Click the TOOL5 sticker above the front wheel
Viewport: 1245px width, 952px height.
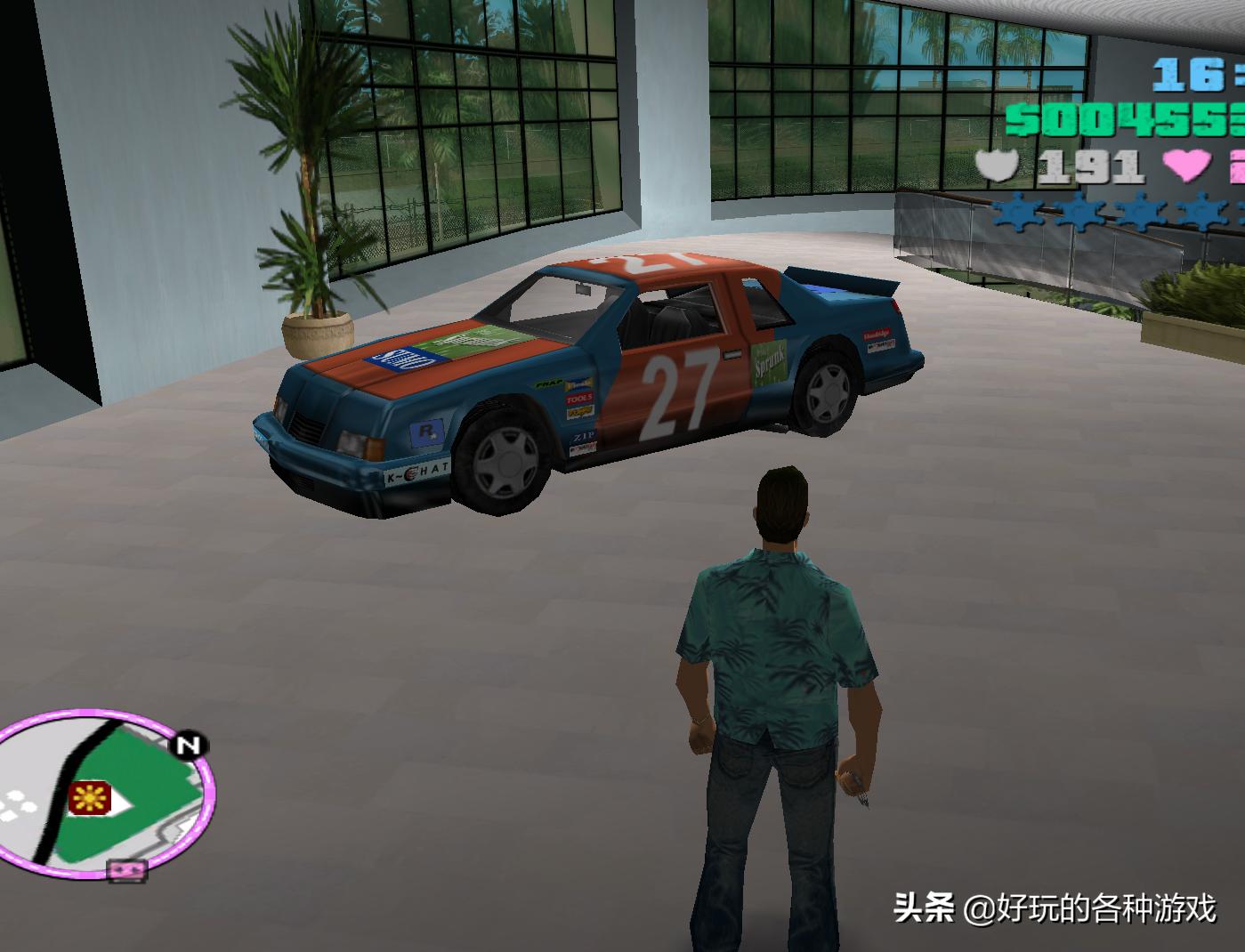coord(578,399)
